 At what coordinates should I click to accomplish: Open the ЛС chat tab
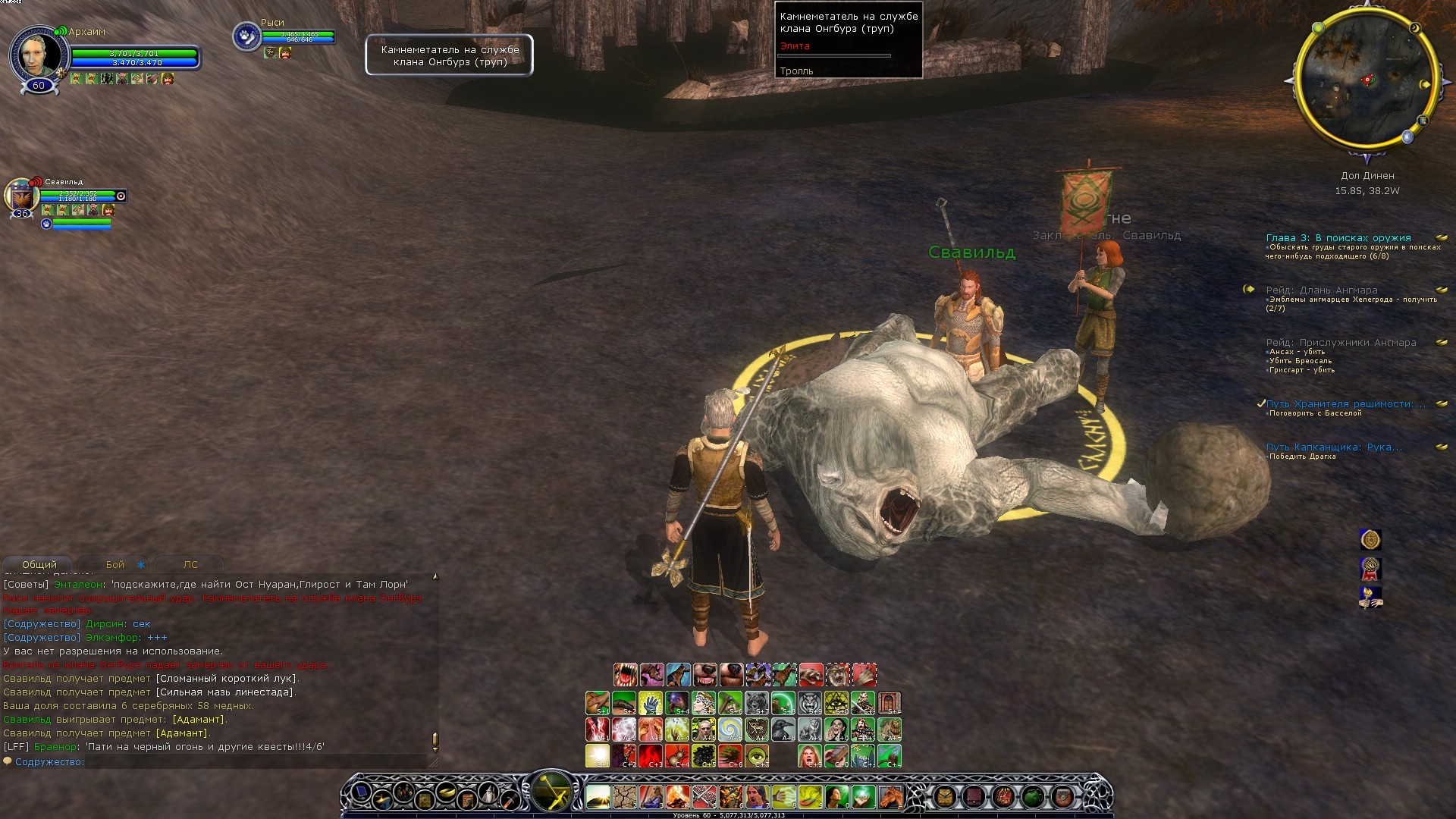(190, 565)
